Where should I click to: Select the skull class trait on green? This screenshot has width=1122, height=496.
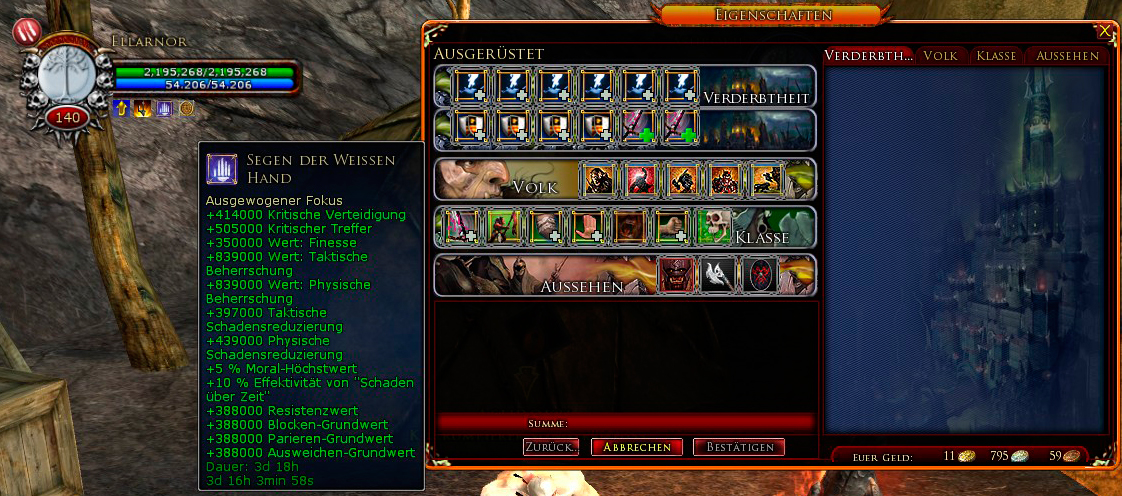pyautogui.click(x=712, y=227)
